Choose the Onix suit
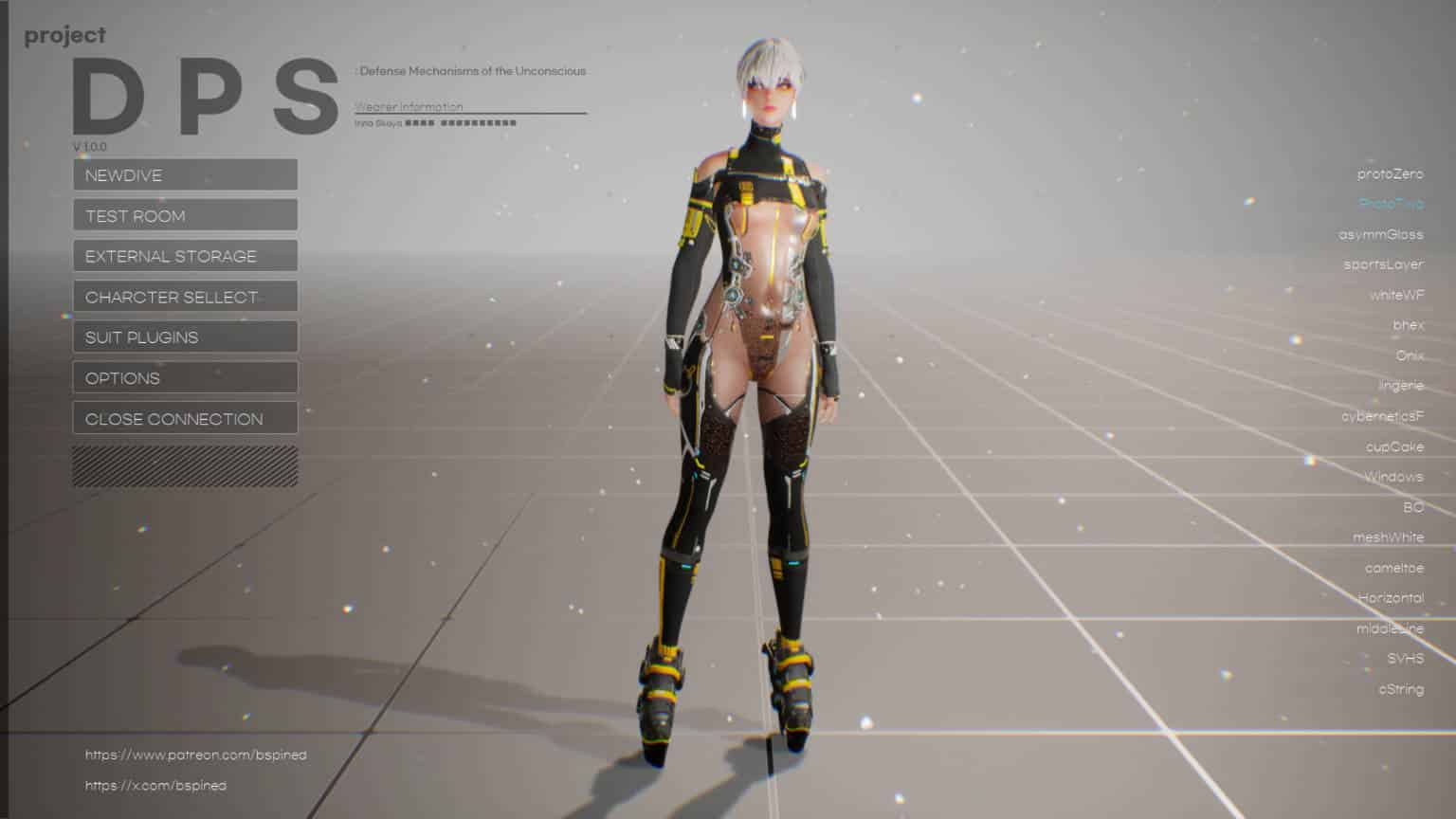 pos(1410,355)
